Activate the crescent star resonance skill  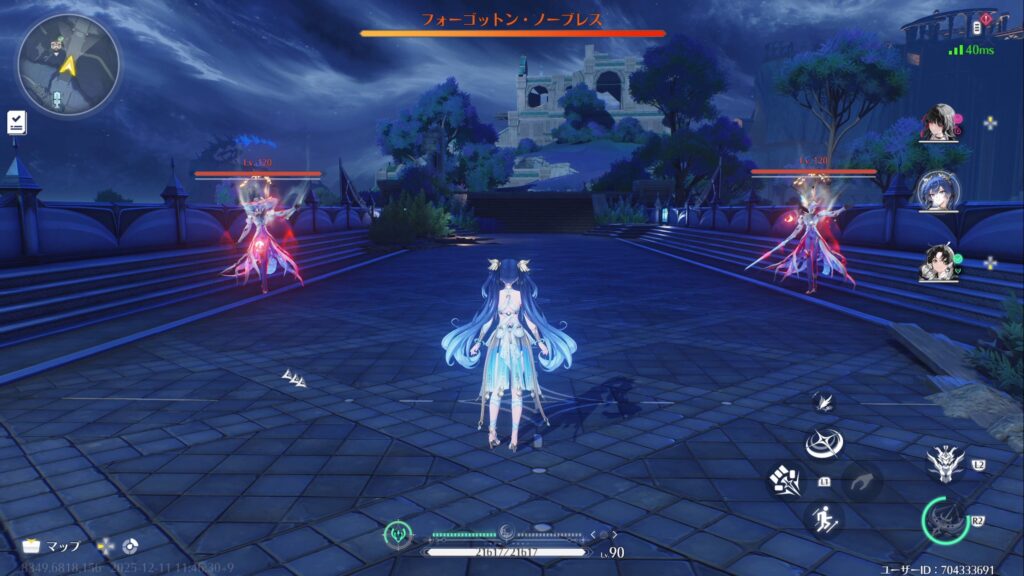point(825,442)
